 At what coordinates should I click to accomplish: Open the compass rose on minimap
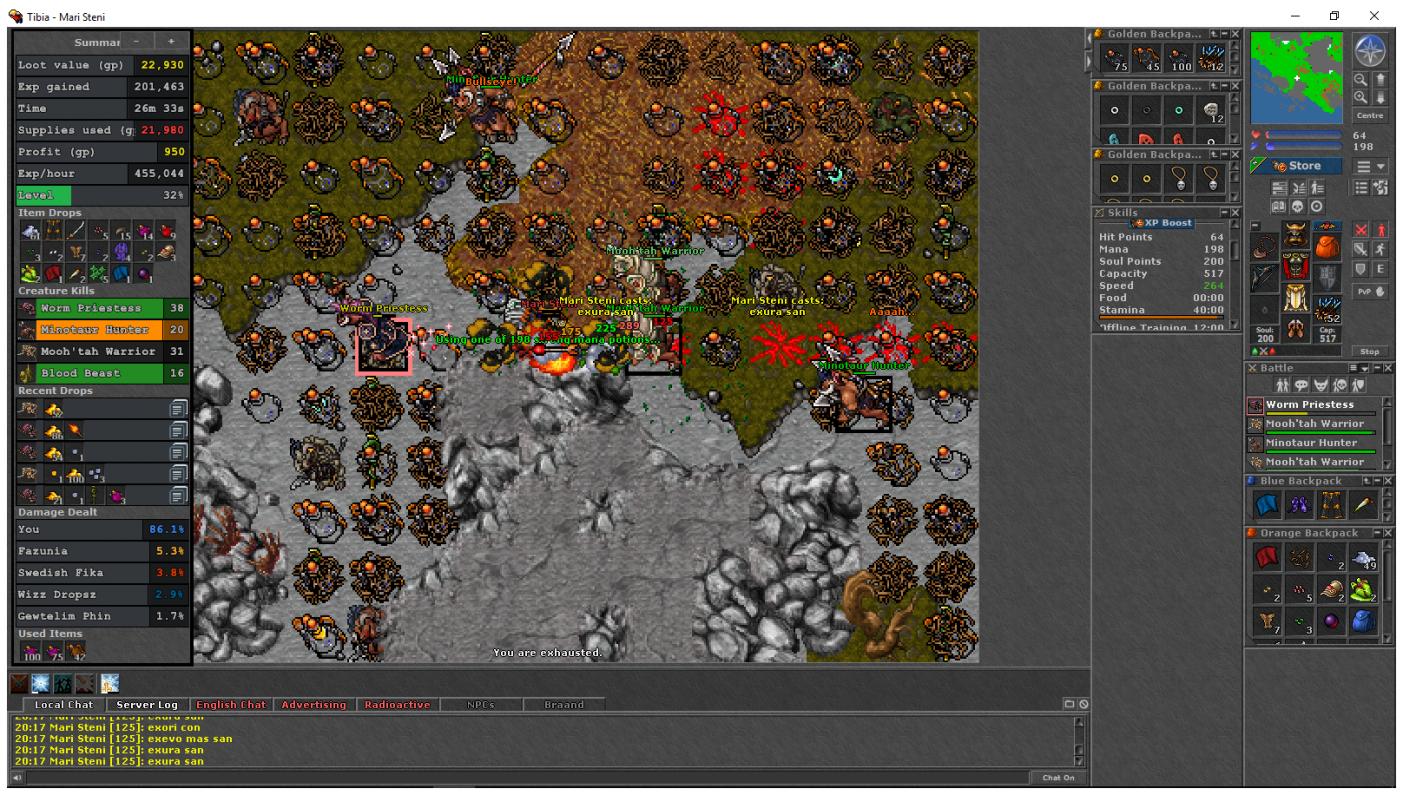pos(1368,49)
